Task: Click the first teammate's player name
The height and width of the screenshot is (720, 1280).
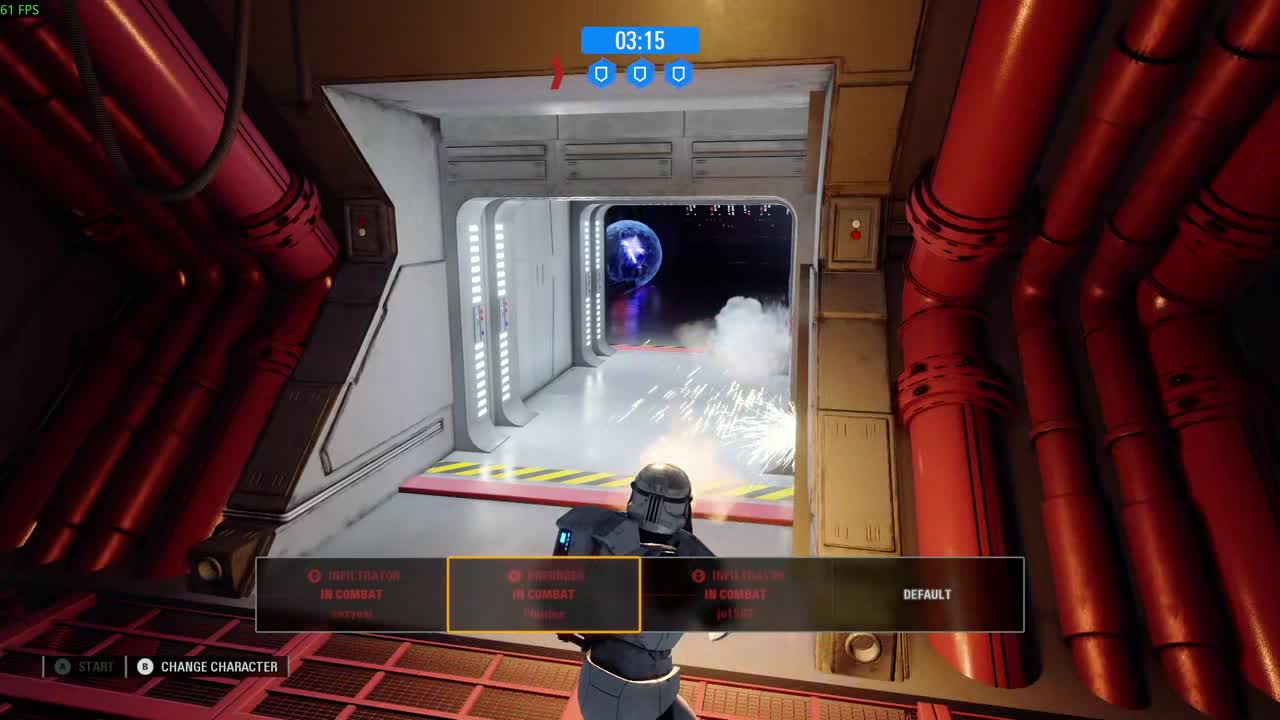Action: tap(349, 613)
